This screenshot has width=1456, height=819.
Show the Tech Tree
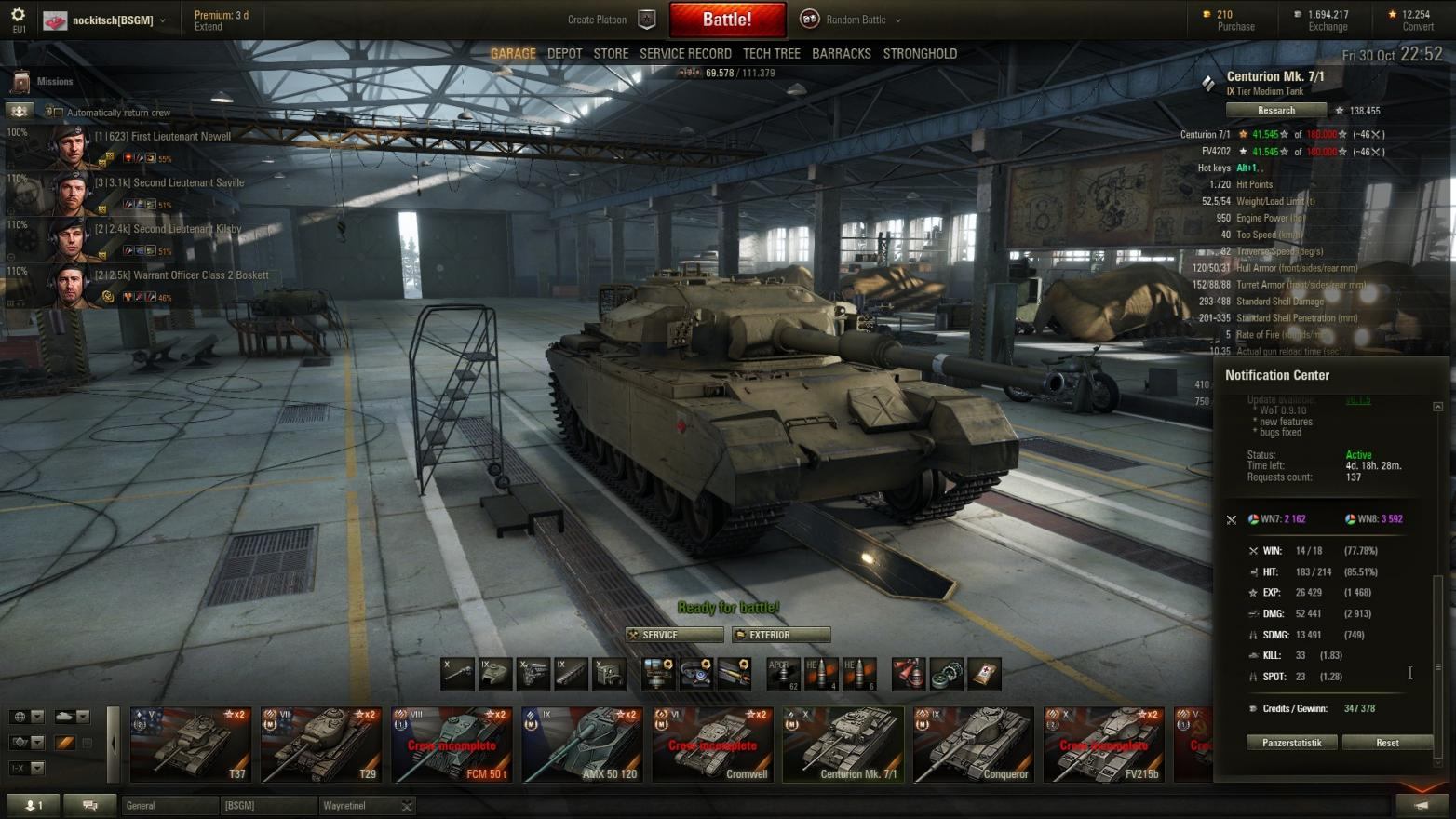[x=771, y=54]
